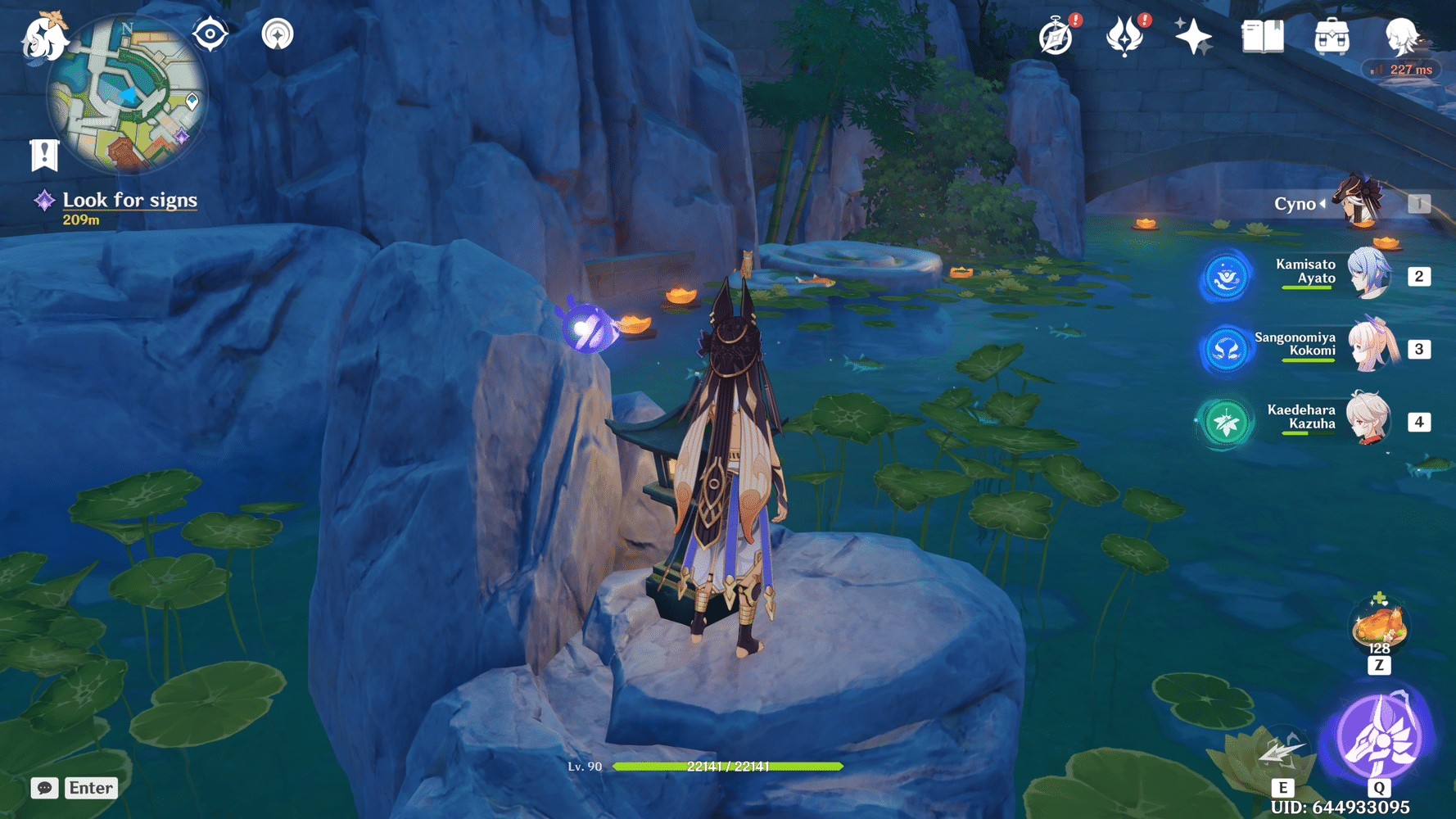The image size is (1456, 819).
Task: Use the quick food roast chicken item
Action: (x=1378, y=626)
